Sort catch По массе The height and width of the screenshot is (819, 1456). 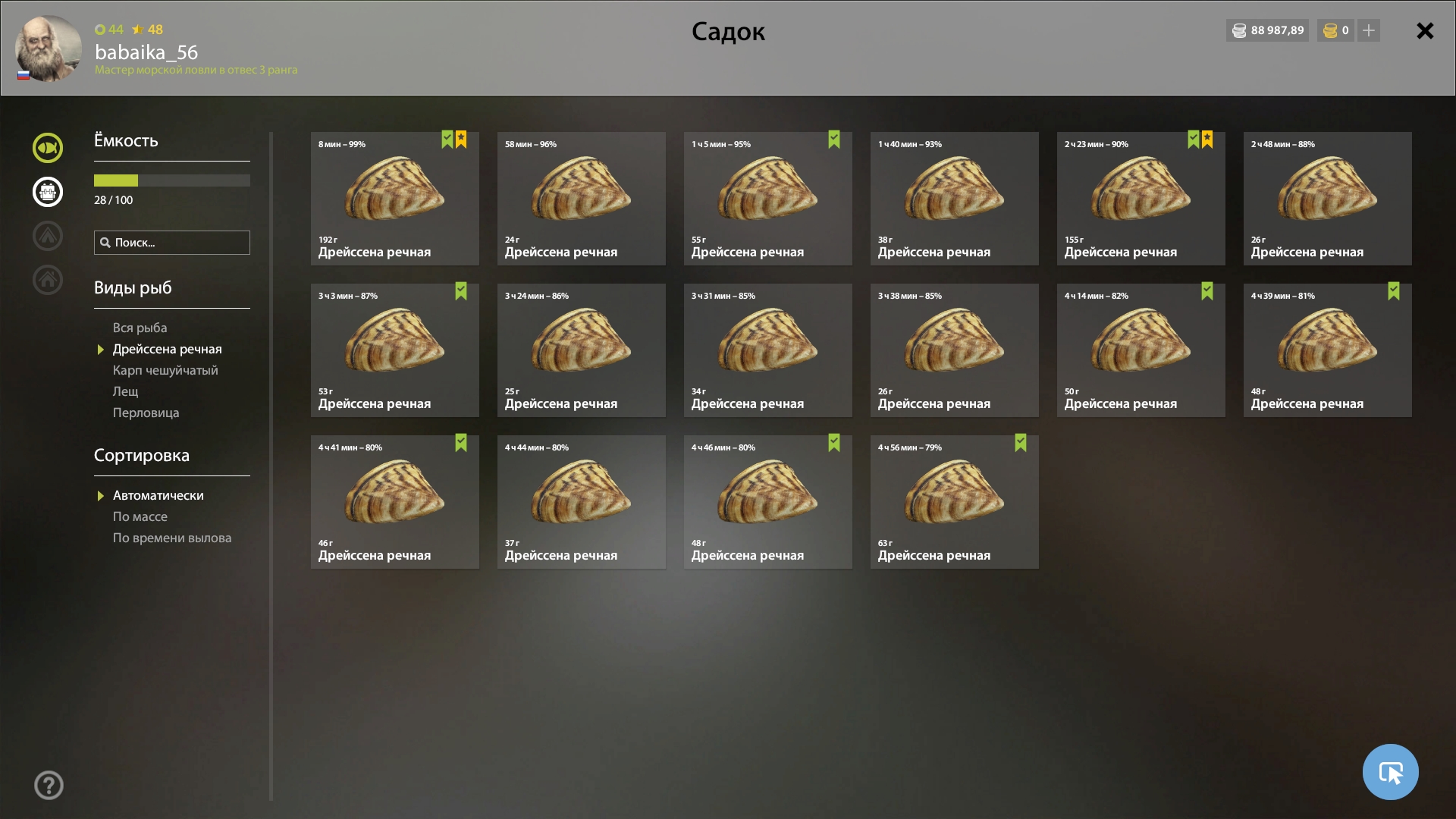click(x=140, y=516)
